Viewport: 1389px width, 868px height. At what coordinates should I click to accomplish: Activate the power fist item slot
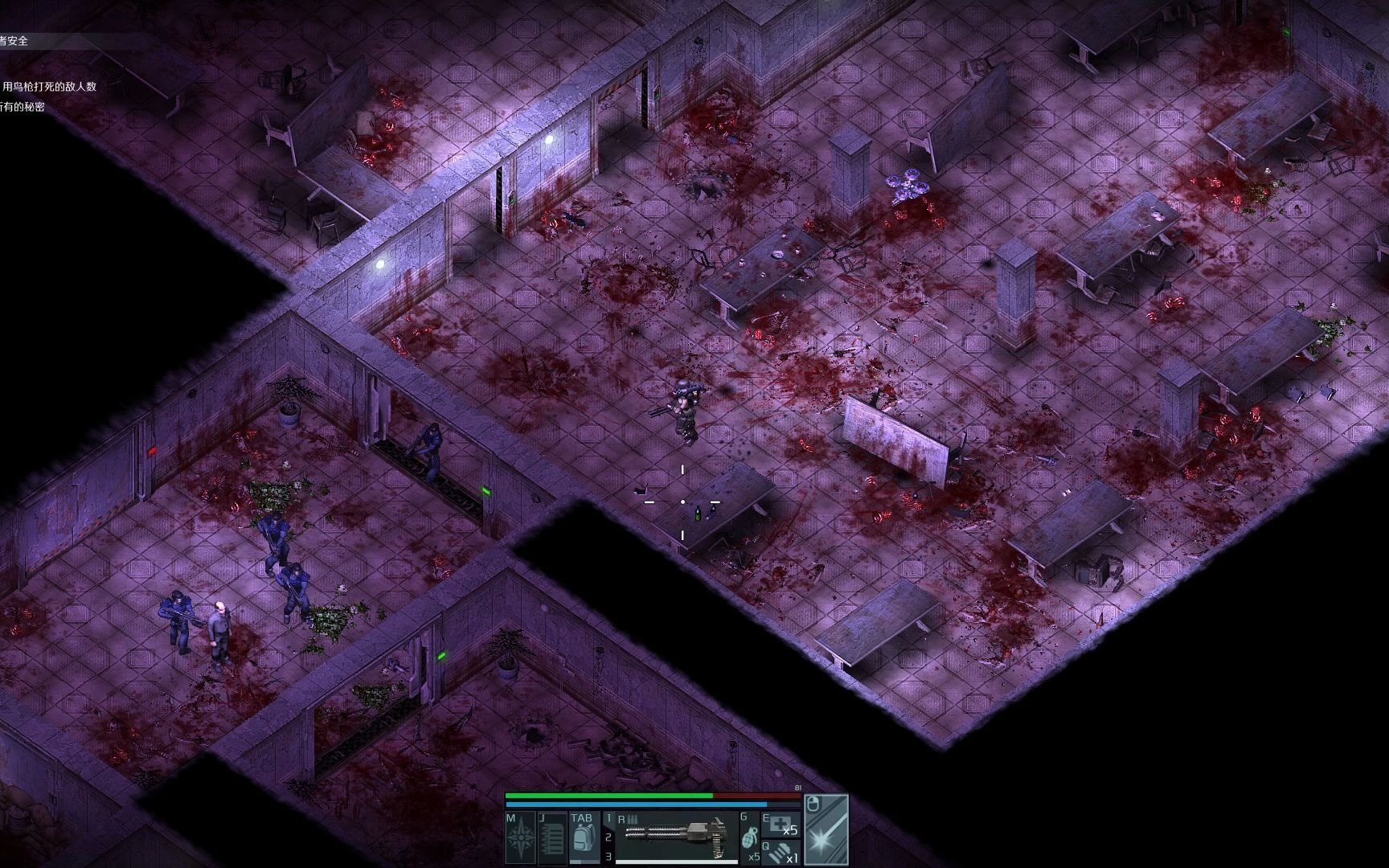pos(781,853)
